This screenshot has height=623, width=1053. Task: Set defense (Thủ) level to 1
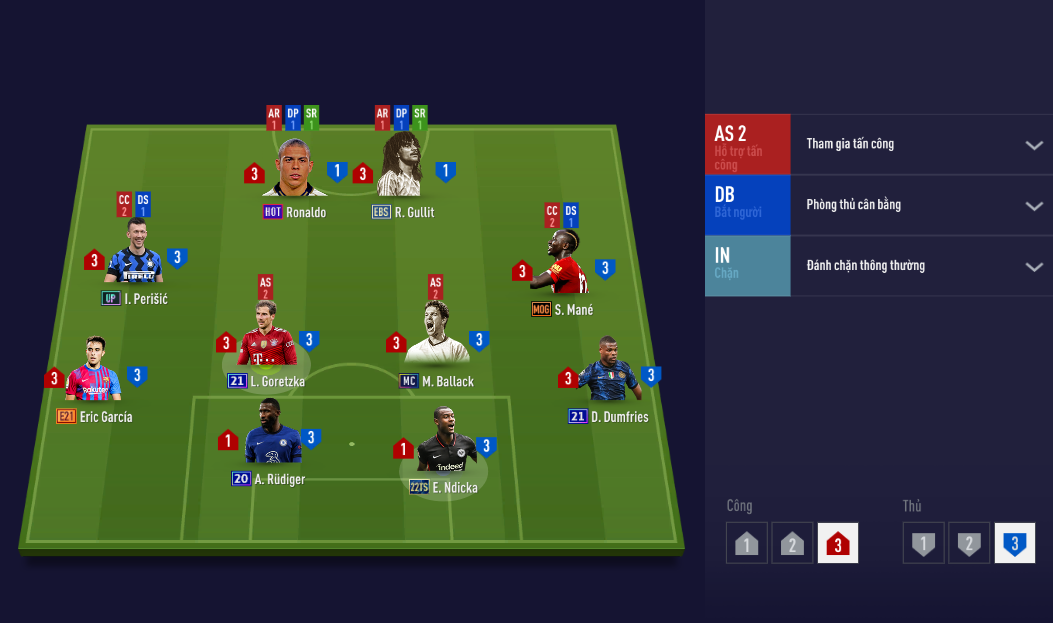point(923,543)
